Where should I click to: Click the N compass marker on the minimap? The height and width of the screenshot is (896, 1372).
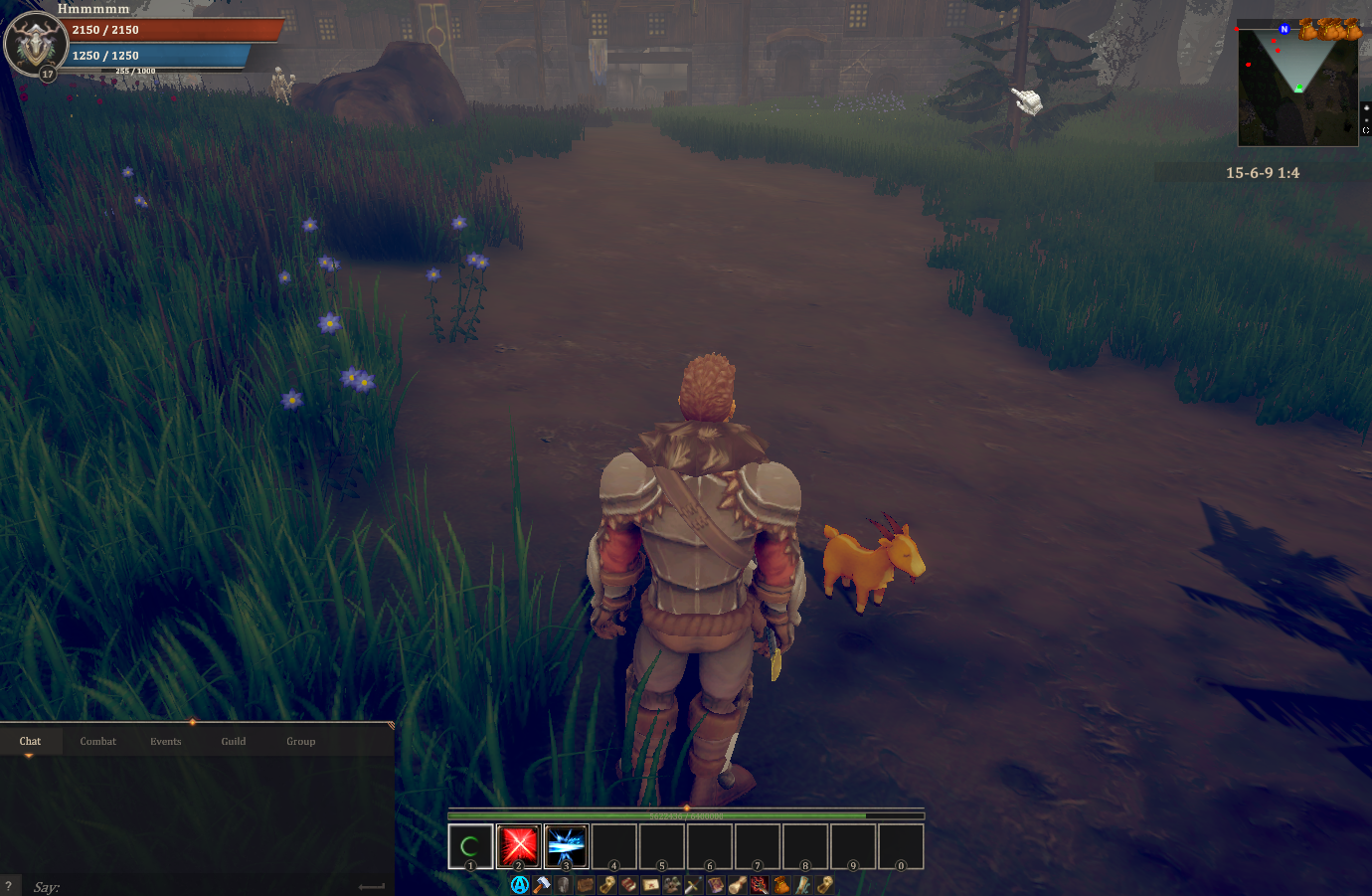pyautogui.click(x=1283, y=29)
